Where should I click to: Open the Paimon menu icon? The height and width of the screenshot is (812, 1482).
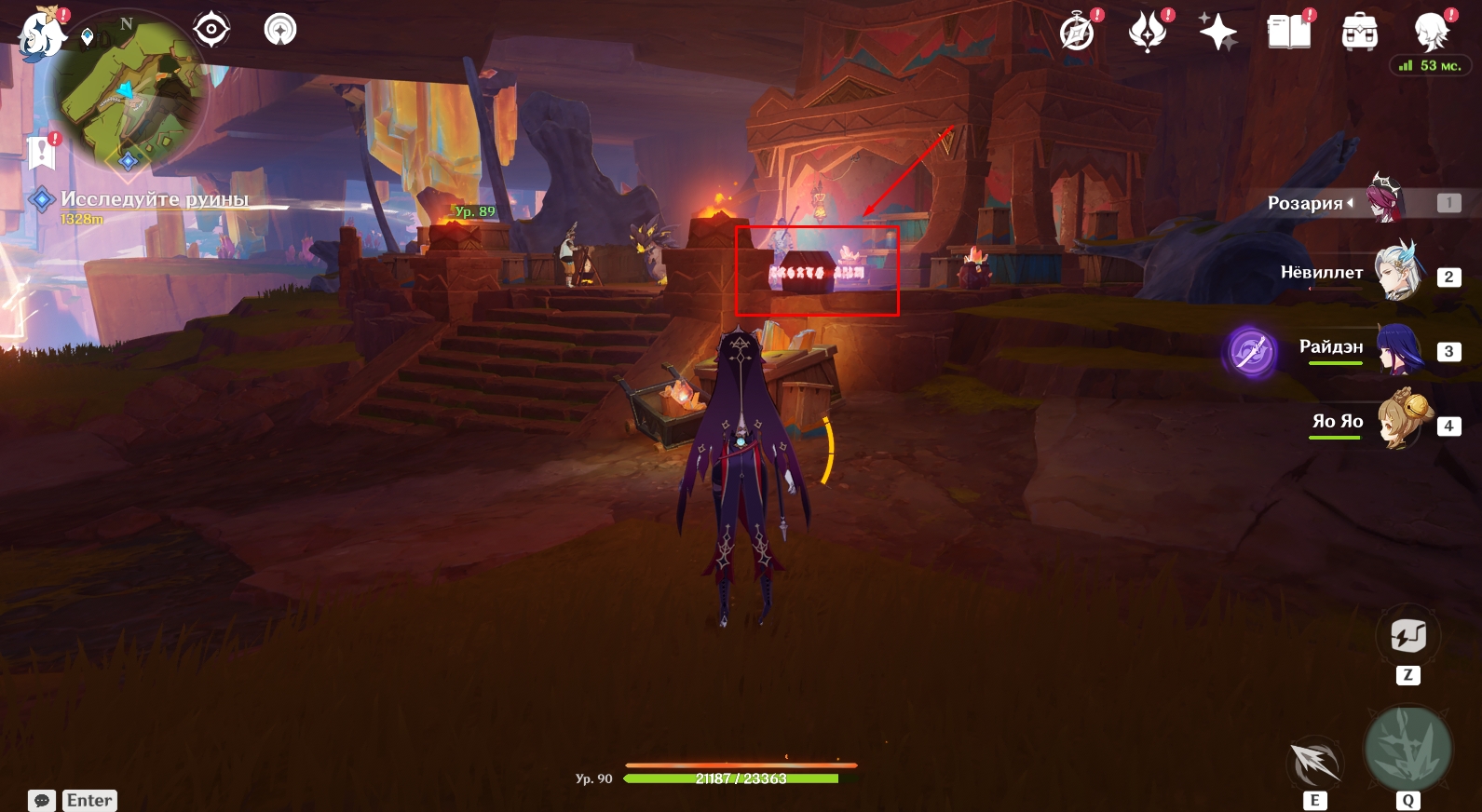pos(42,34)
